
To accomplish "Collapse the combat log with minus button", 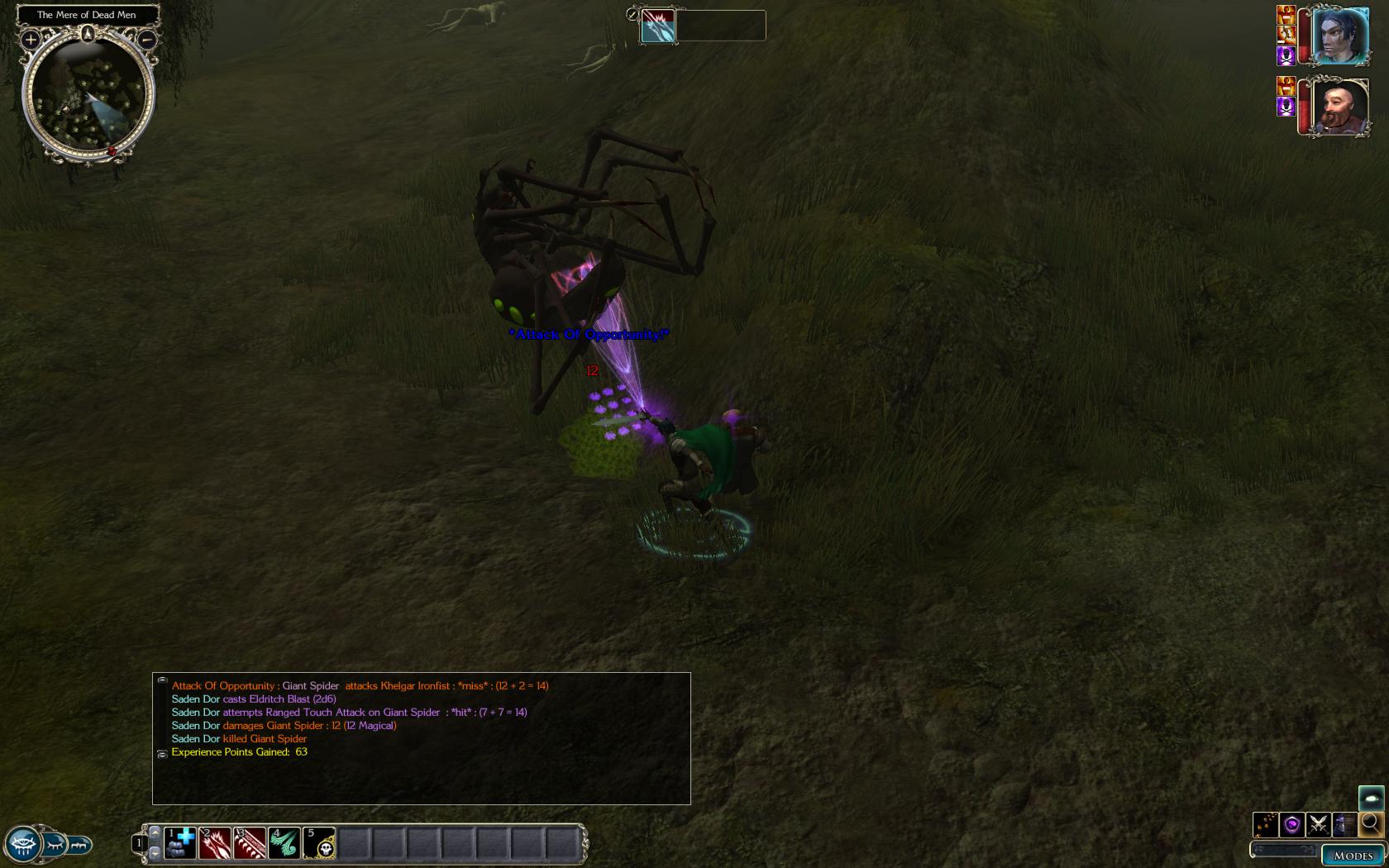I will (x=162, y=680).
